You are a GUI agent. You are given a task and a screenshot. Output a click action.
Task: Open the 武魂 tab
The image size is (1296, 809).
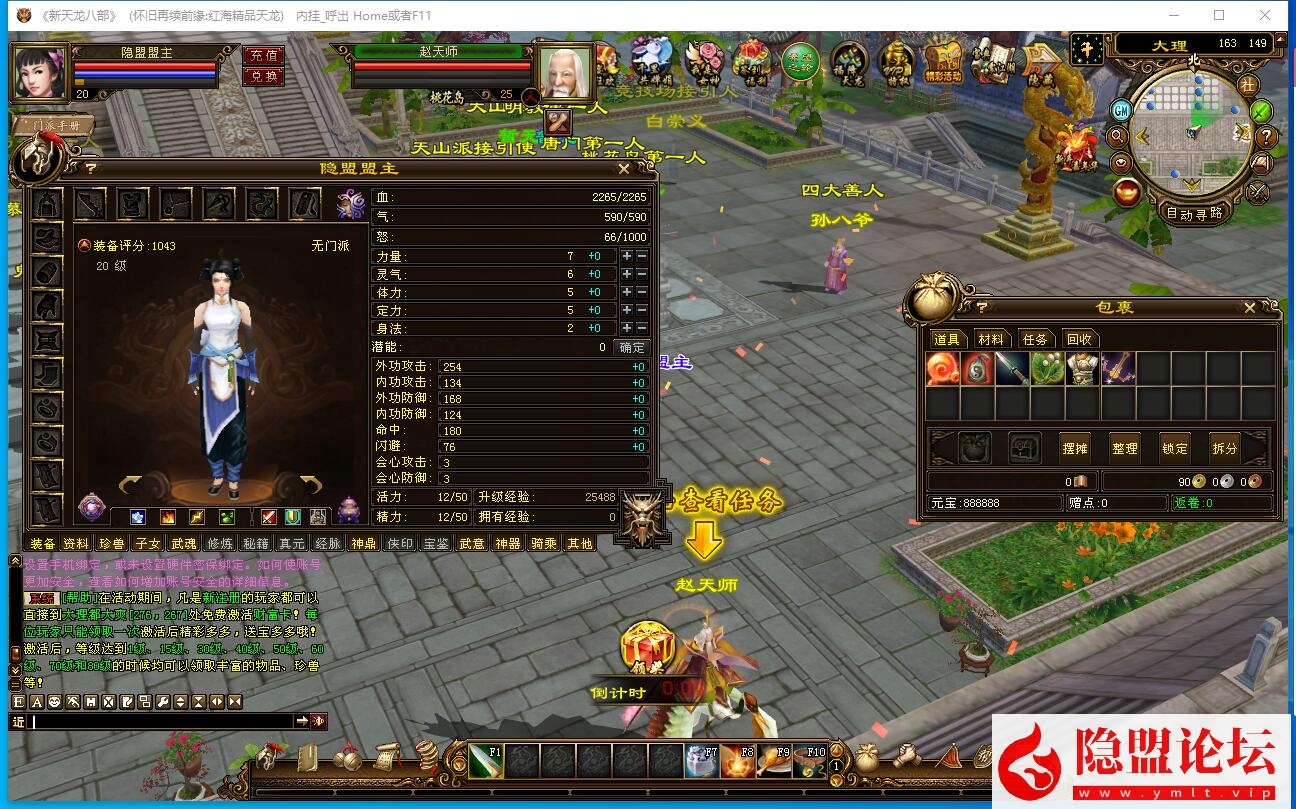(183, 543)
